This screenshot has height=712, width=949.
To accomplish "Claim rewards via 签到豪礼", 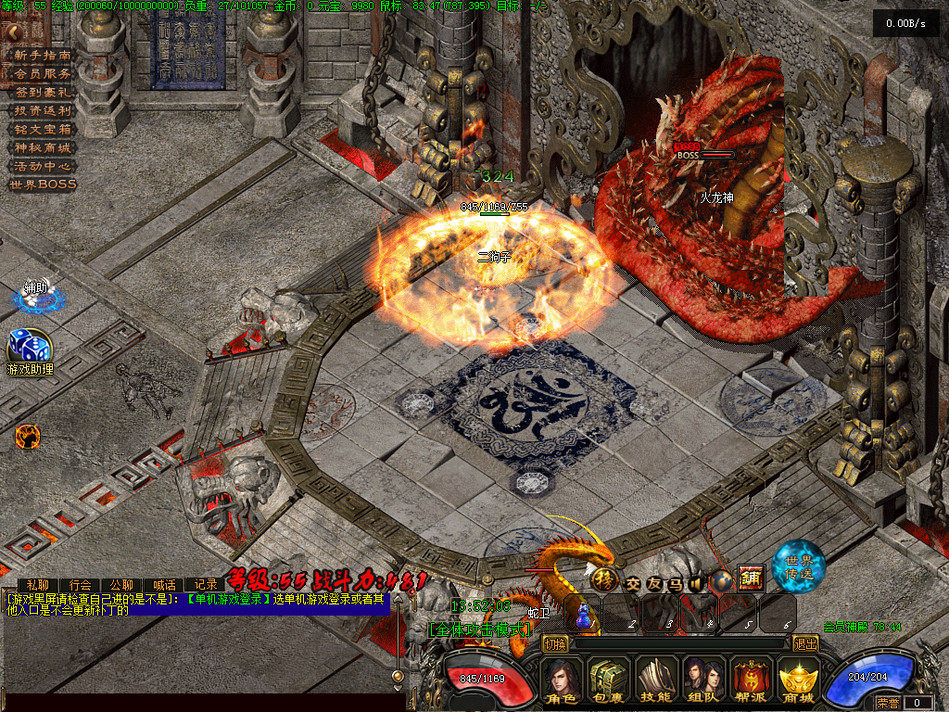I will 42,92.
